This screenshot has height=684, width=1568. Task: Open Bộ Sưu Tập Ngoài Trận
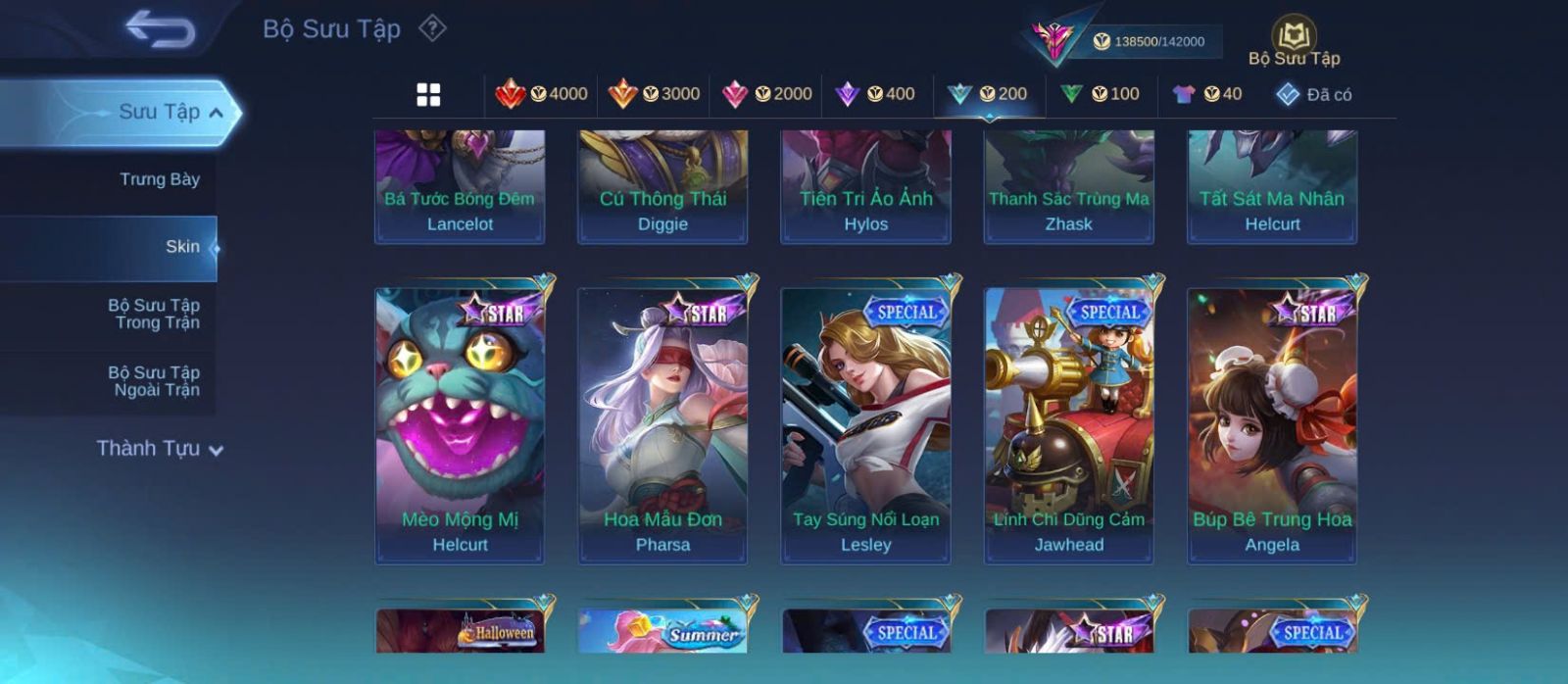[x=154, y=381]
